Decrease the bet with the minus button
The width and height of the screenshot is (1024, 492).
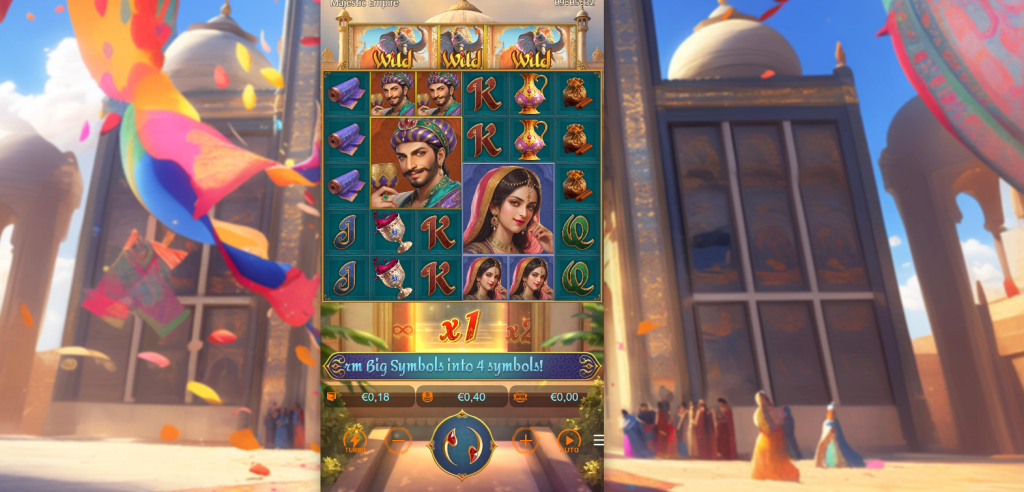398,440
